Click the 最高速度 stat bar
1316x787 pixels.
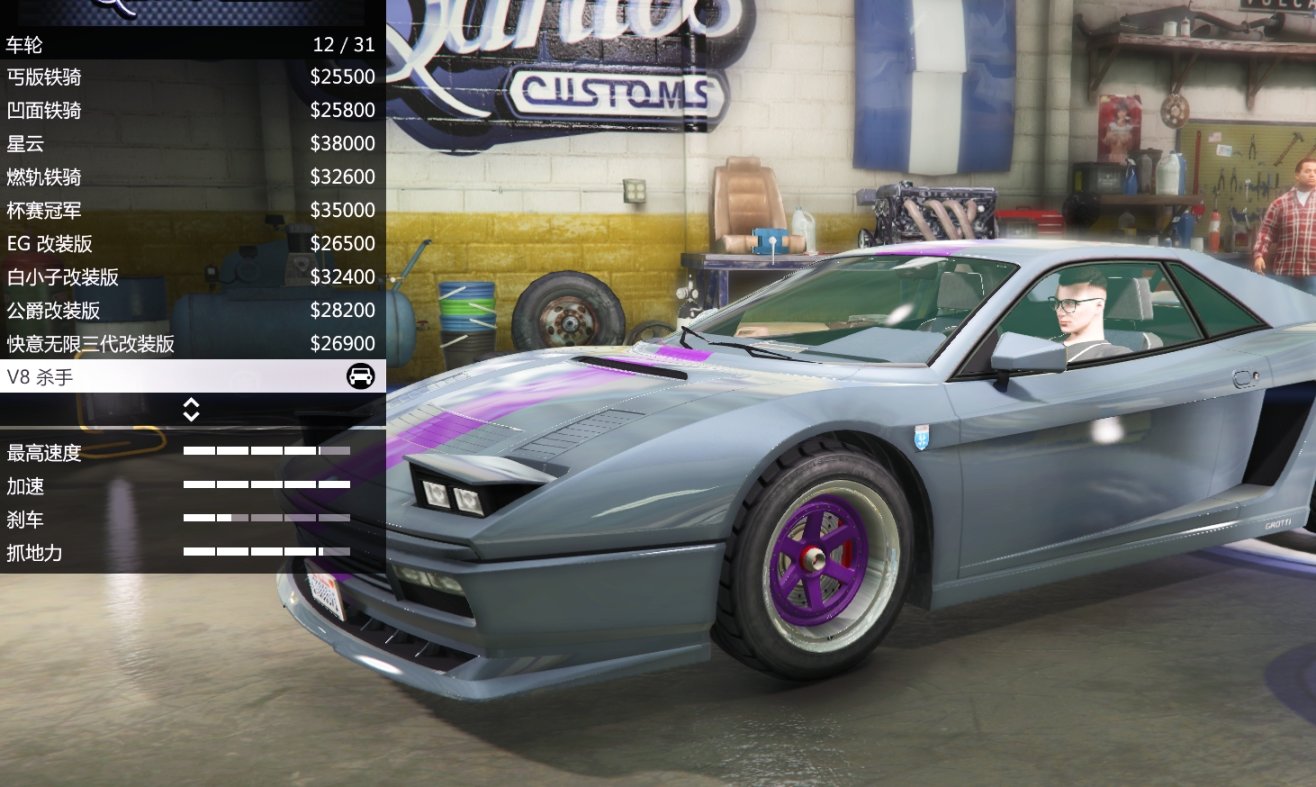pos(265,452)
